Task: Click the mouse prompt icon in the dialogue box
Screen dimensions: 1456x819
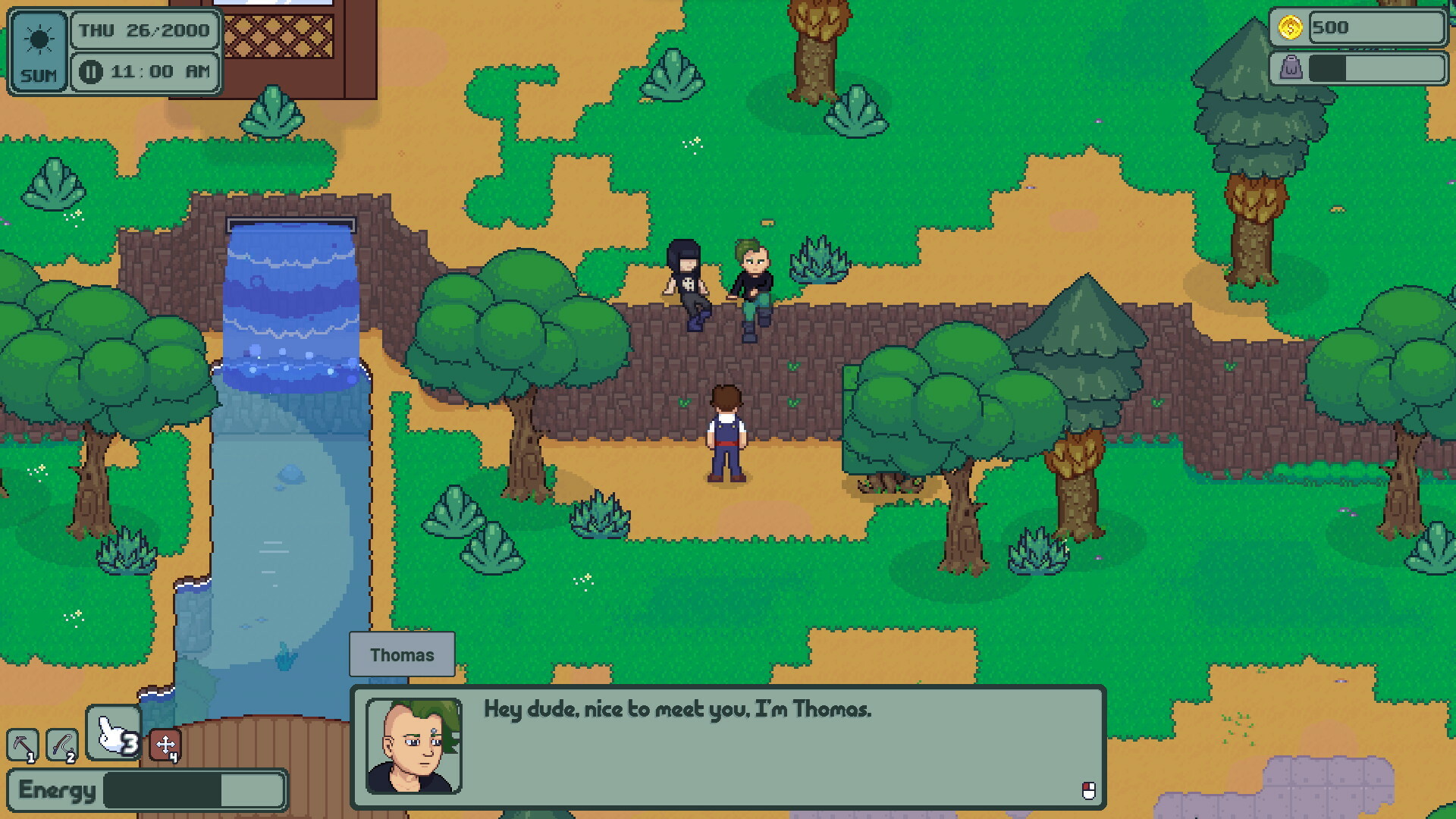Action: (x=1090, y=789)
